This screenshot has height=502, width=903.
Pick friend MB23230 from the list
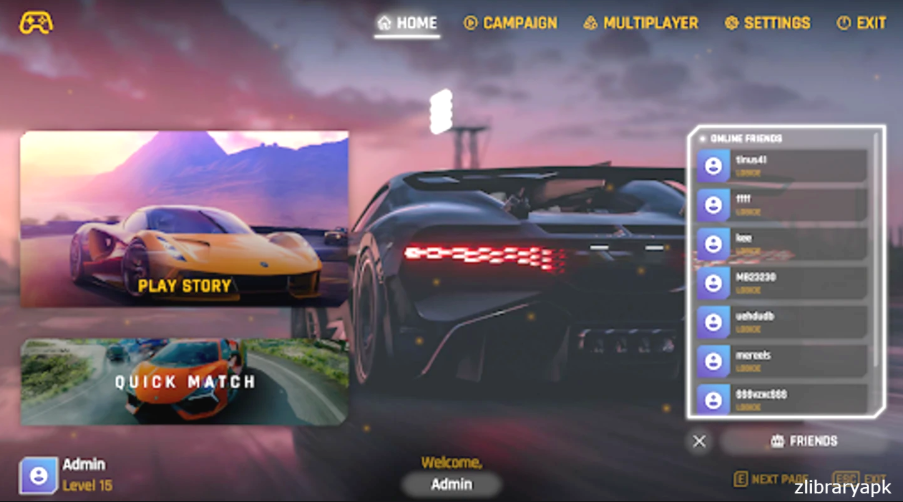click(782, 283)
